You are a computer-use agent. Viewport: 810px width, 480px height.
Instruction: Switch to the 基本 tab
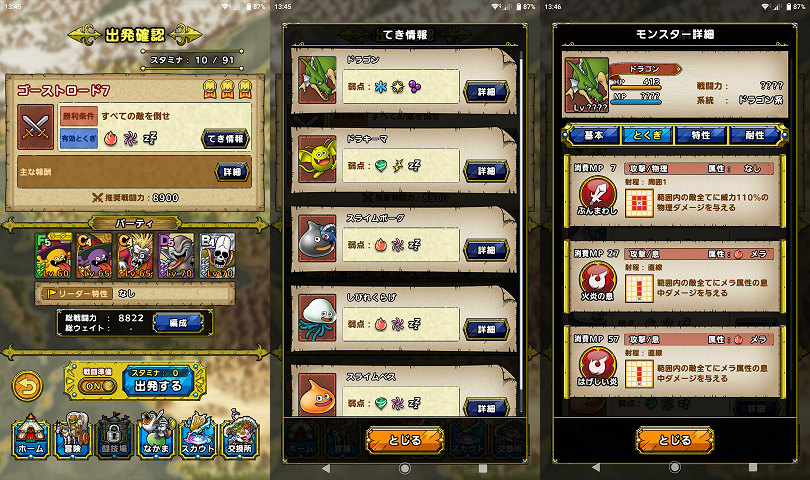pos(592,135)
